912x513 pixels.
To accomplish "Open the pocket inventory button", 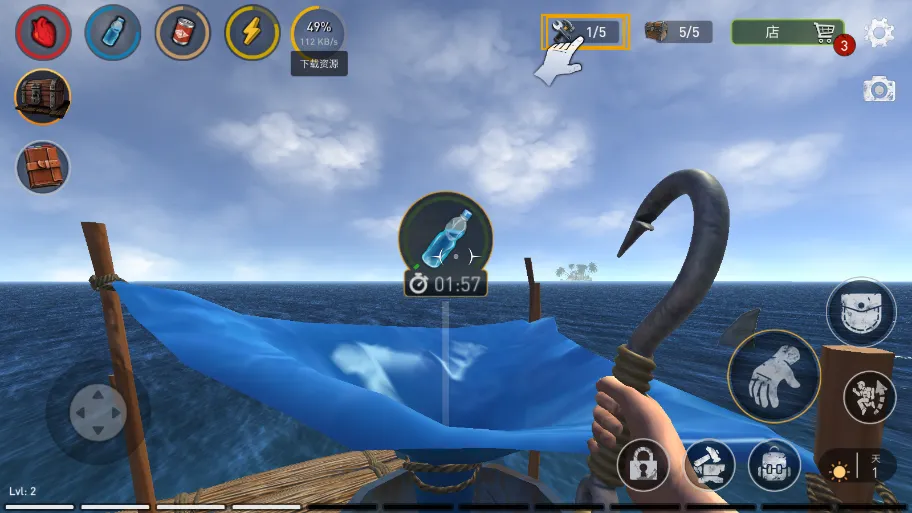I will (861, 312).
